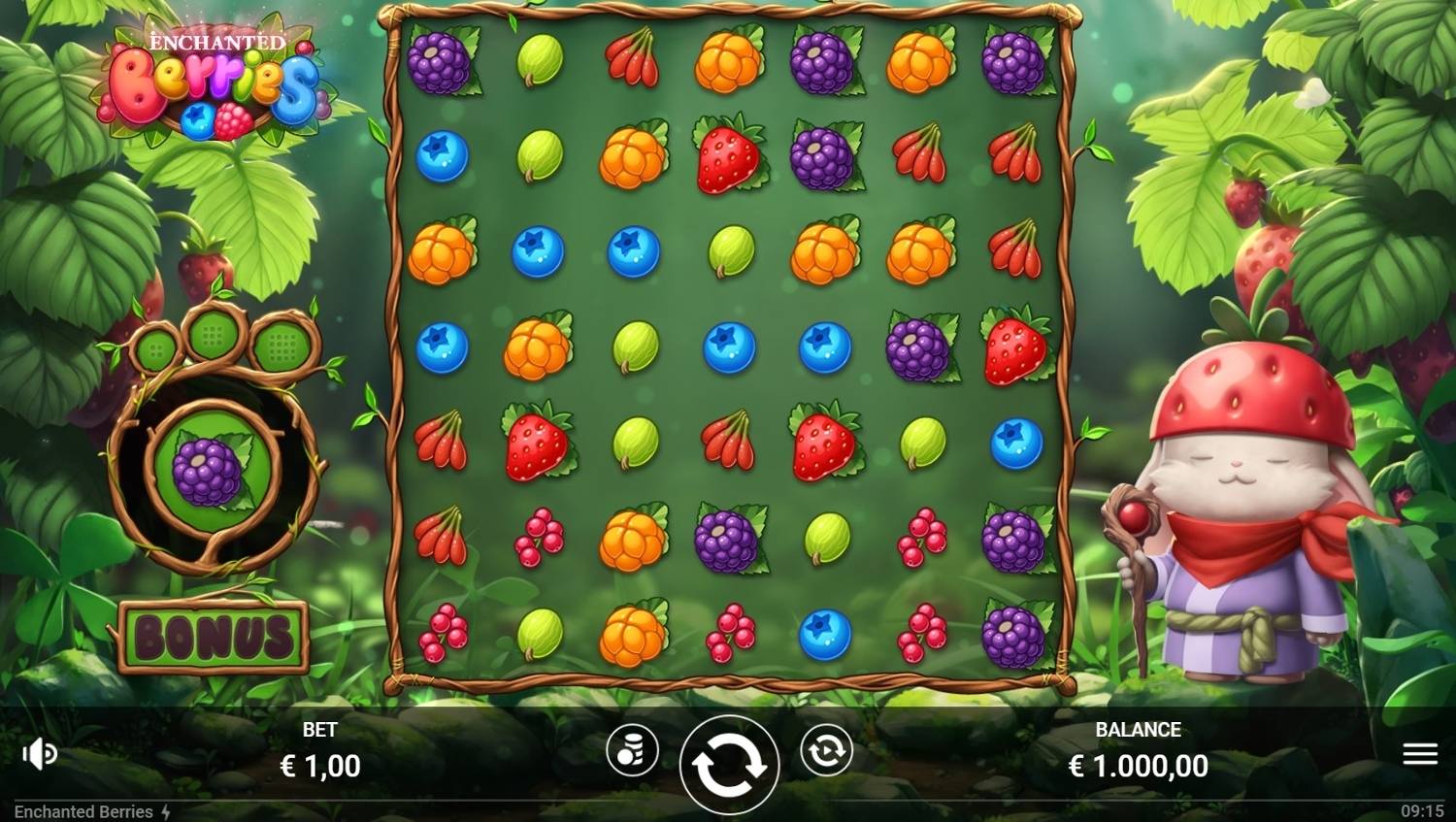Click Enchanted Berries in the status bar
The height and width of the screenshot is (822, 1456).
point(83,812)
